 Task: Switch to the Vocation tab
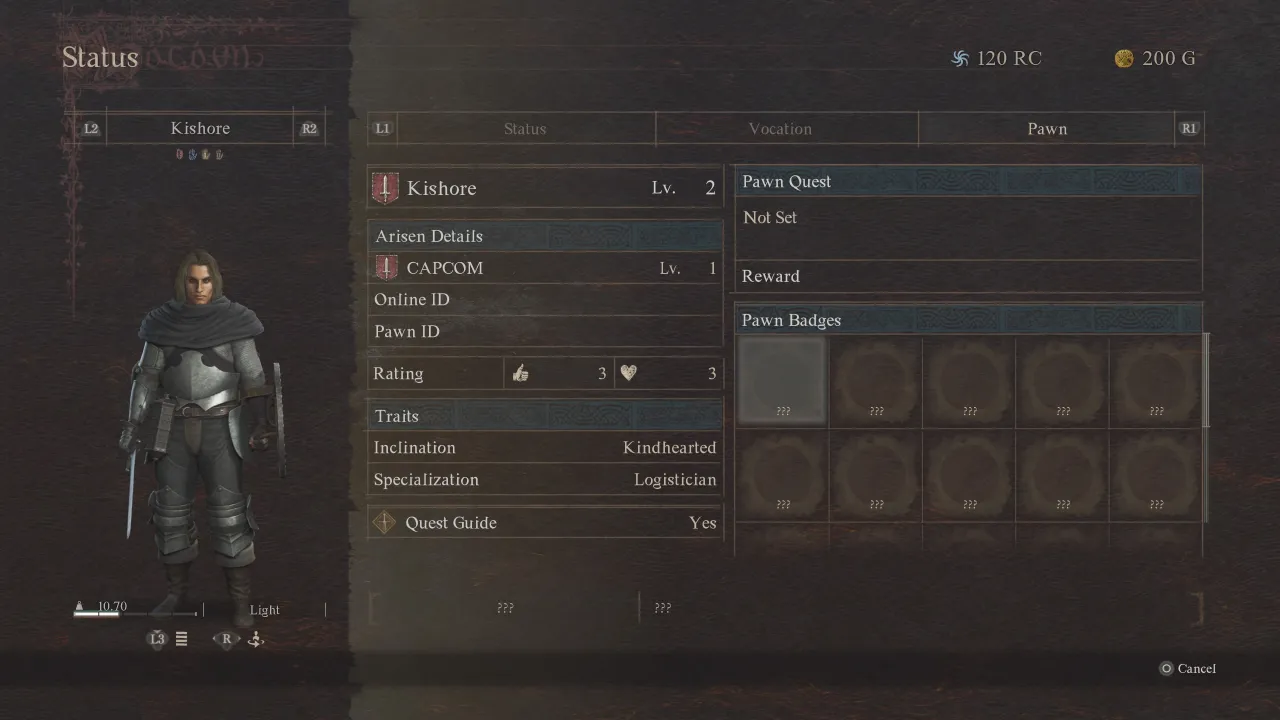pos(780,128)
